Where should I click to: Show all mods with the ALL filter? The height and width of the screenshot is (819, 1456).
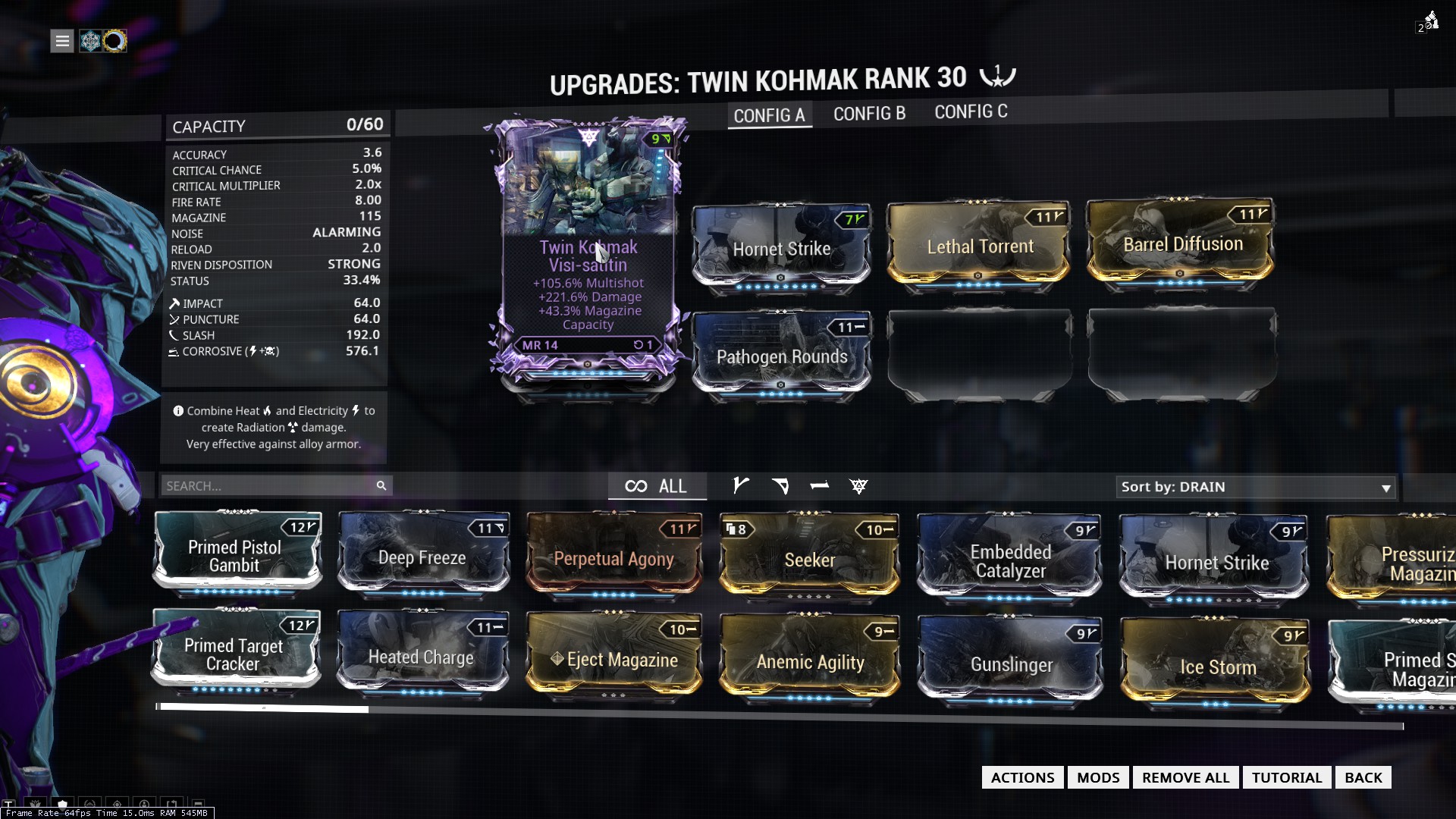(x=657, y=486)
